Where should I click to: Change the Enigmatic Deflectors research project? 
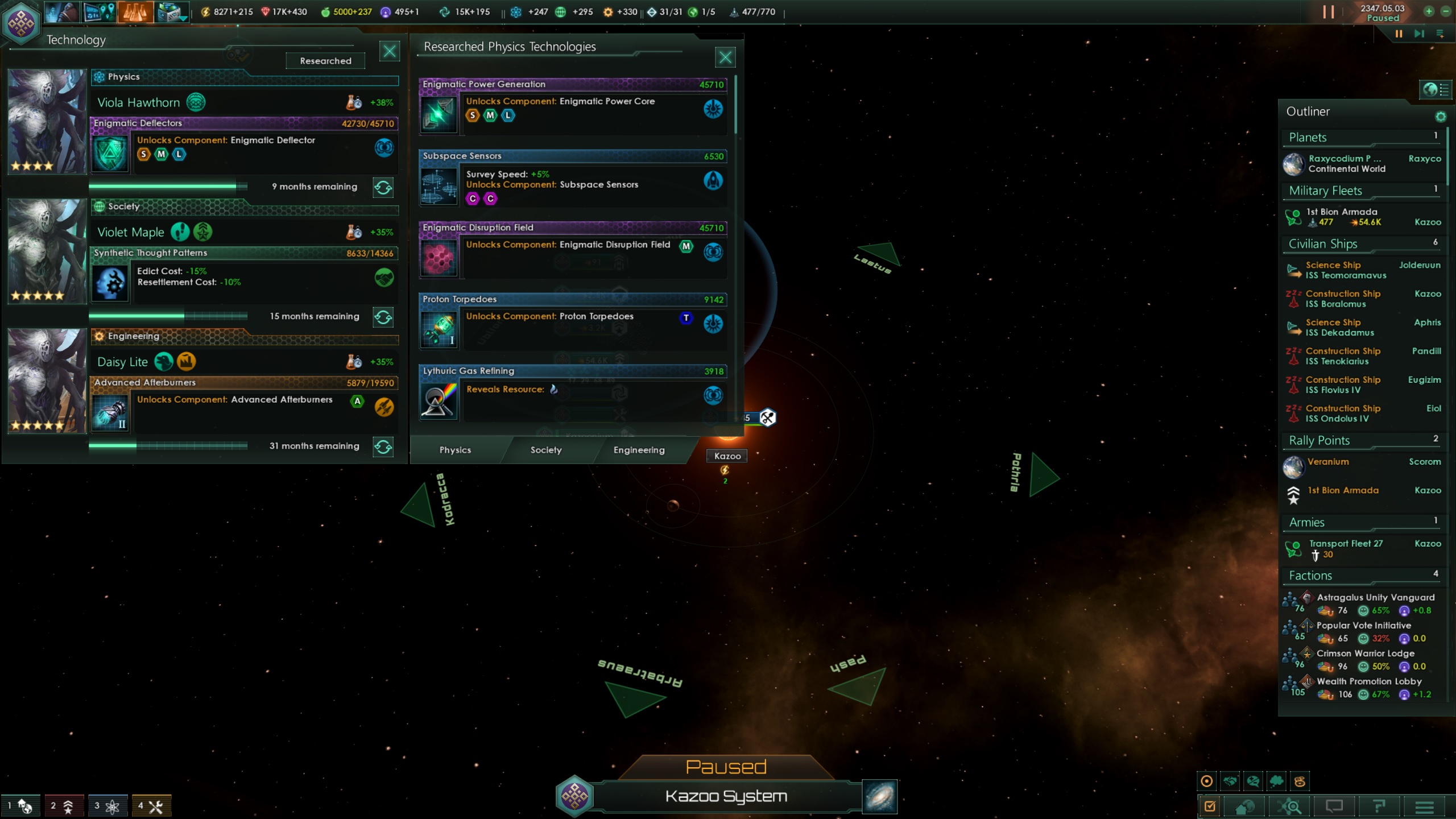point(383,187)
